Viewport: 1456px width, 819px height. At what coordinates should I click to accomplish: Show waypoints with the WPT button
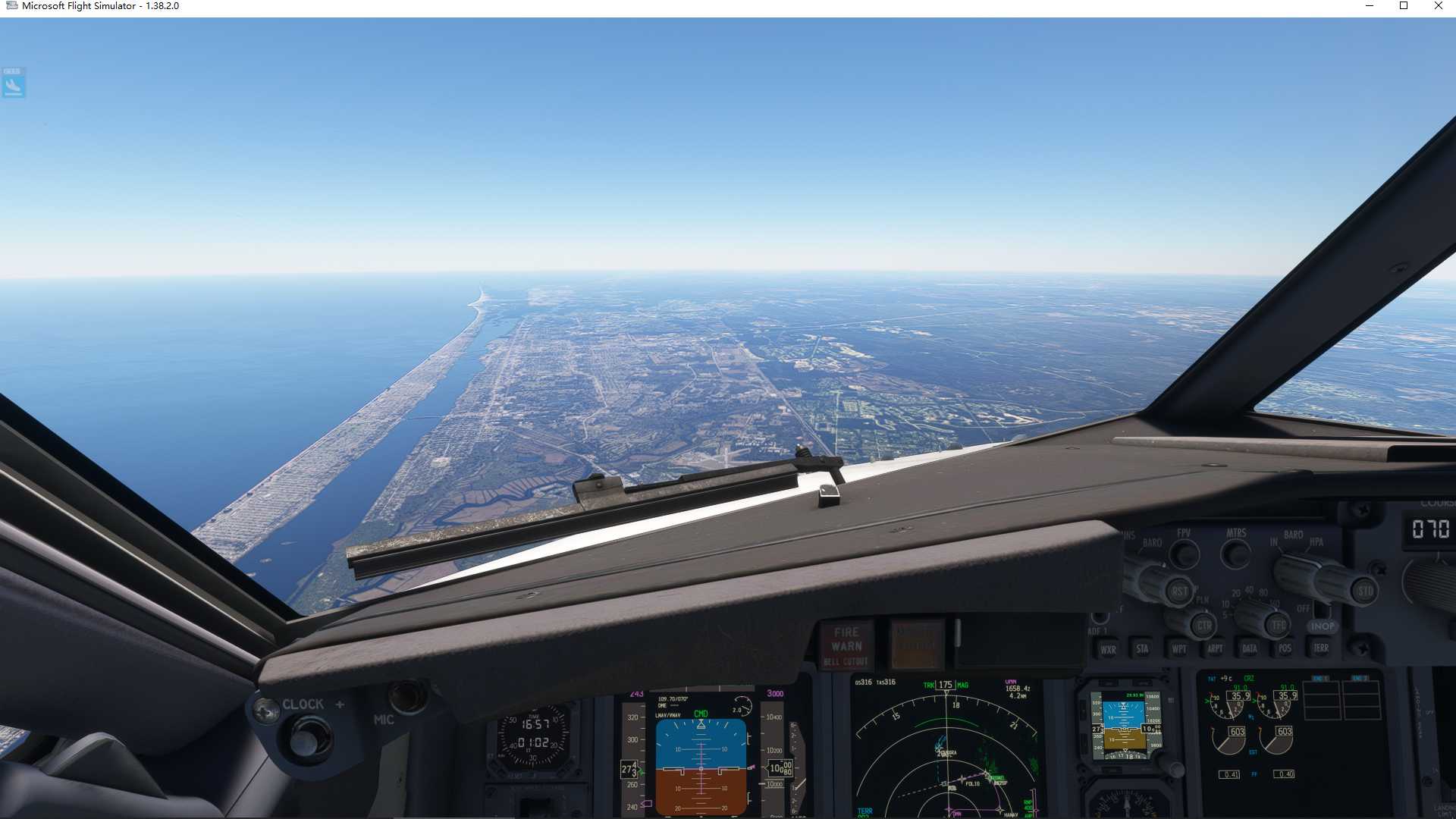pos(1179,648)
